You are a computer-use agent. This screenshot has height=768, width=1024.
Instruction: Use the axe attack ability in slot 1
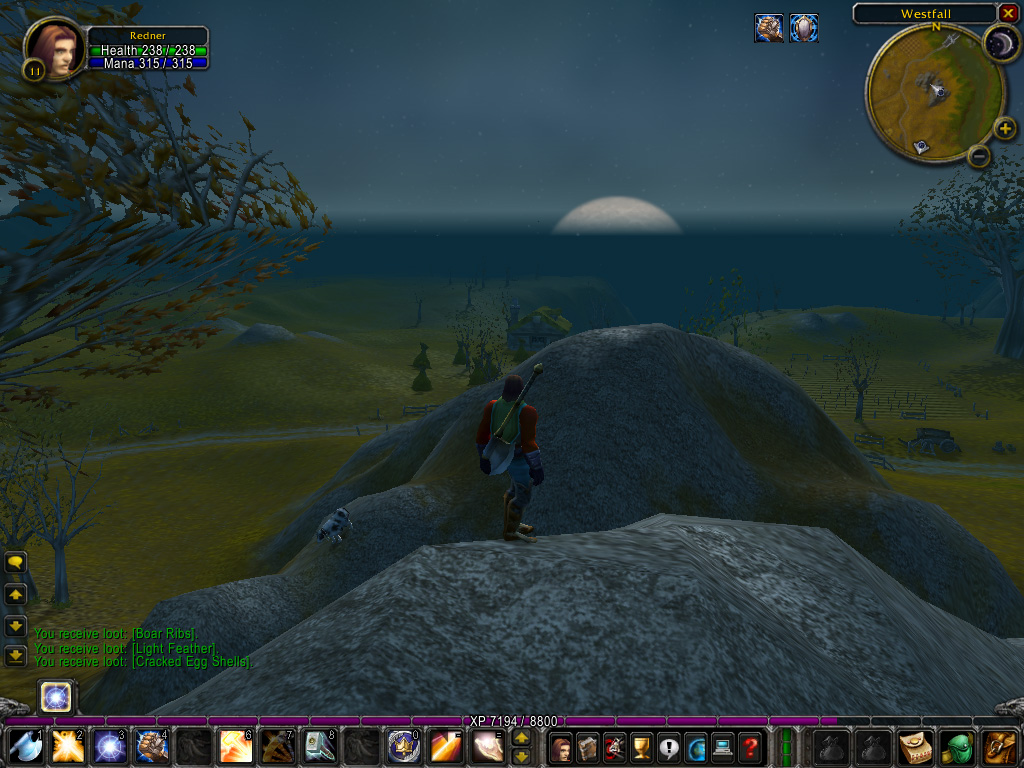click(25, 746)
